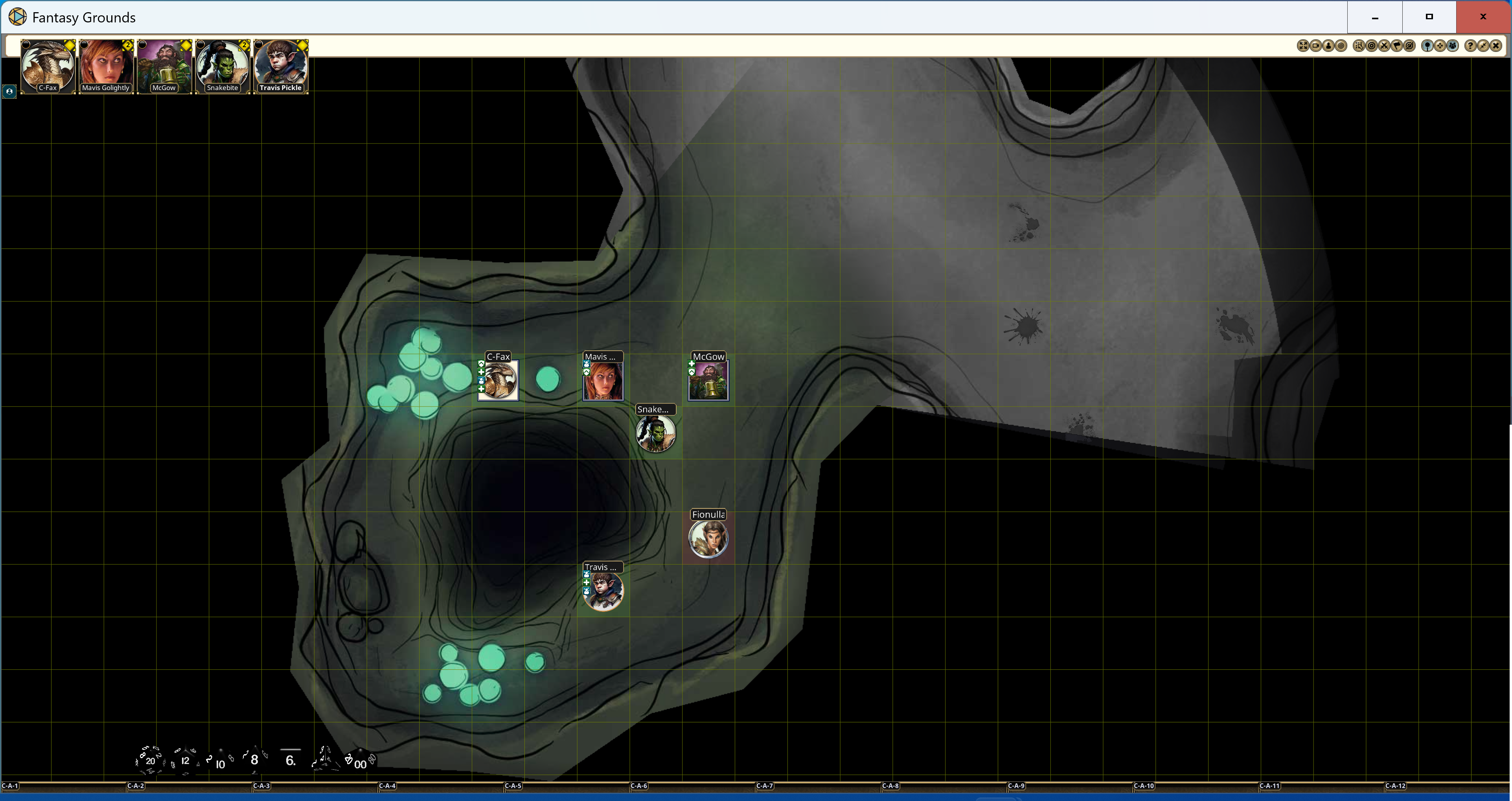Toggle the camera toolbar button

click(x=1315, y=46)
